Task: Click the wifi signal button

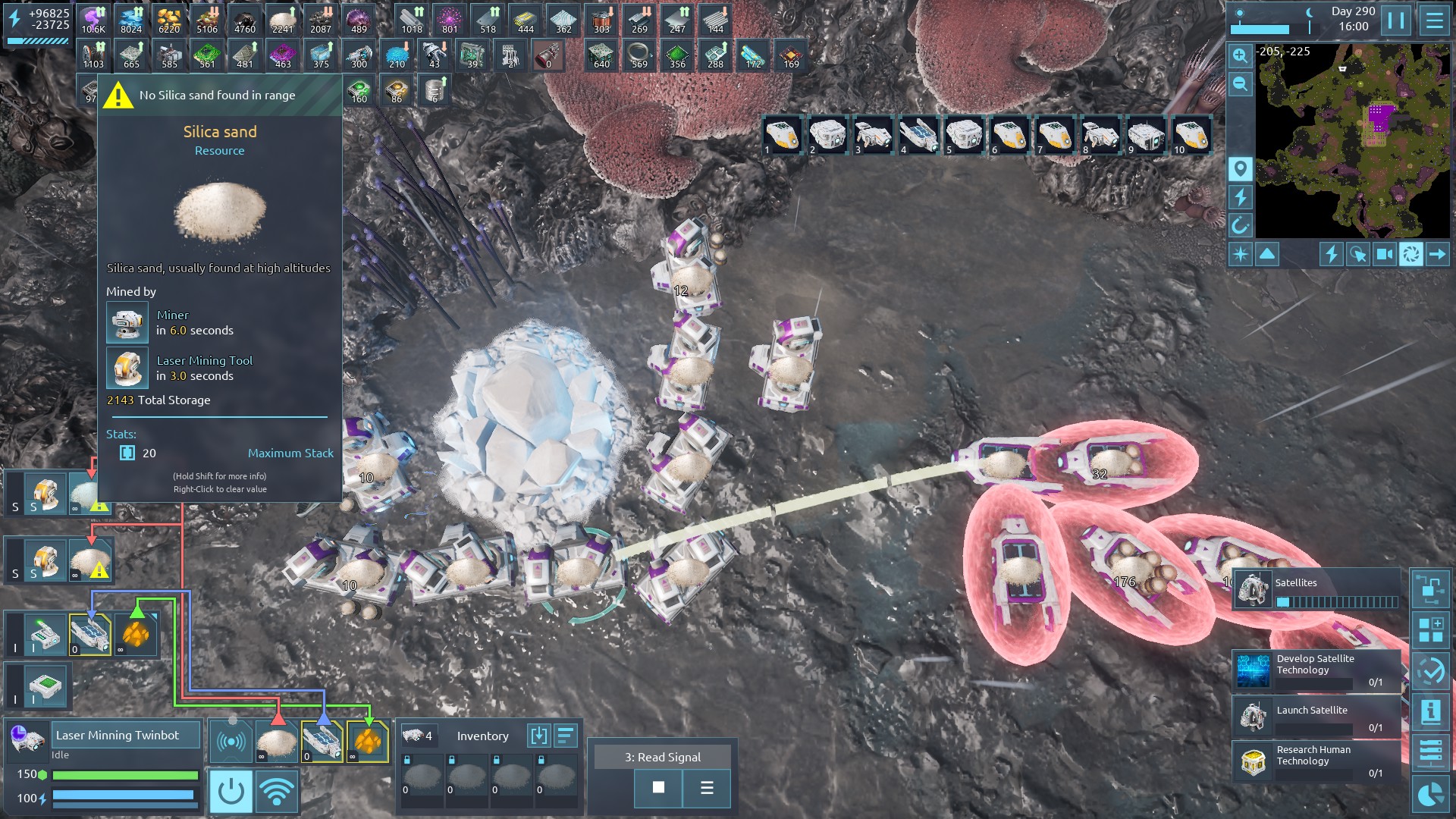Action: click(x=276, y=792)
